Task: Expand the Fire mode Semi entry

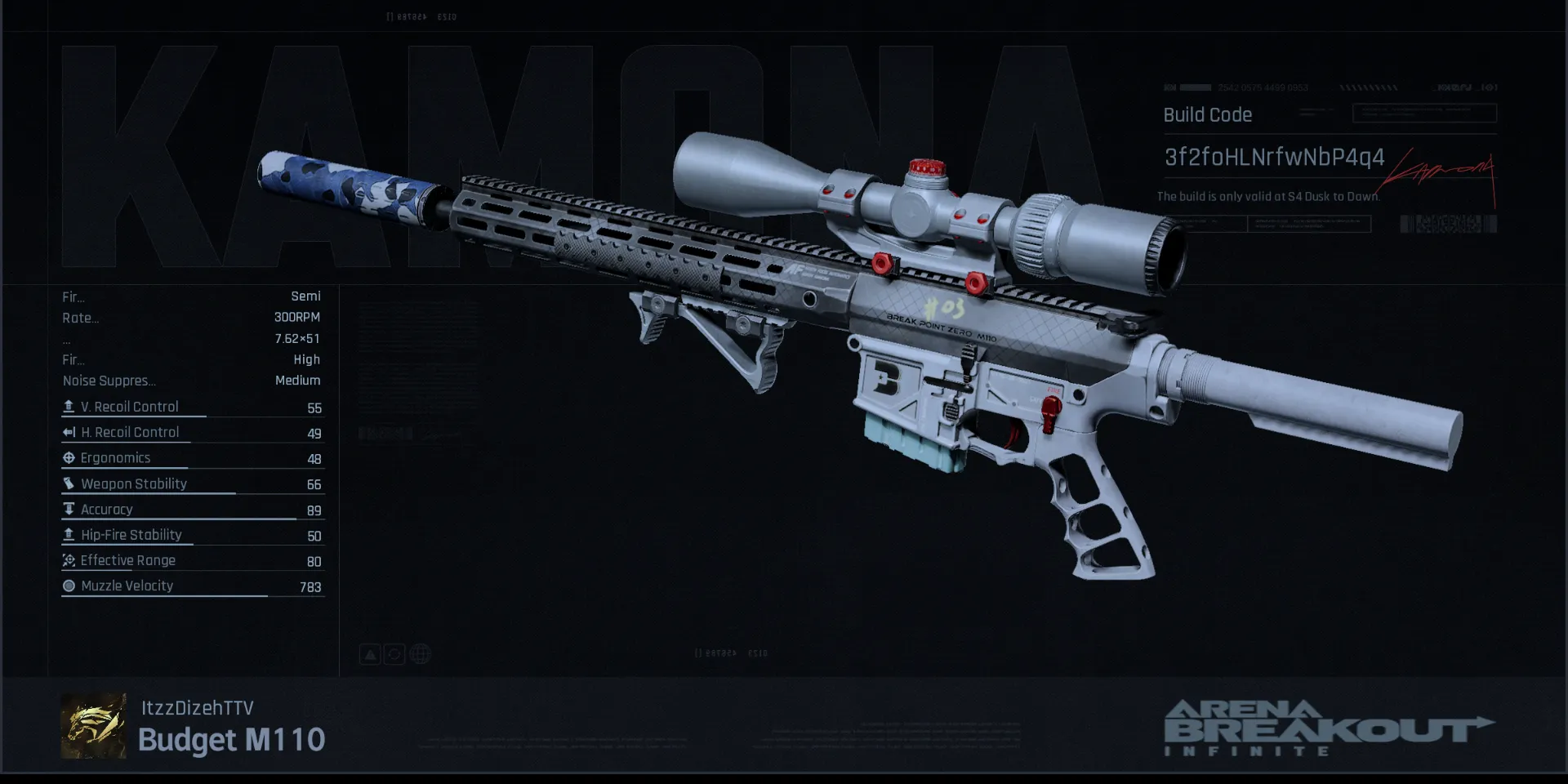Action: (x=192, y=296)
